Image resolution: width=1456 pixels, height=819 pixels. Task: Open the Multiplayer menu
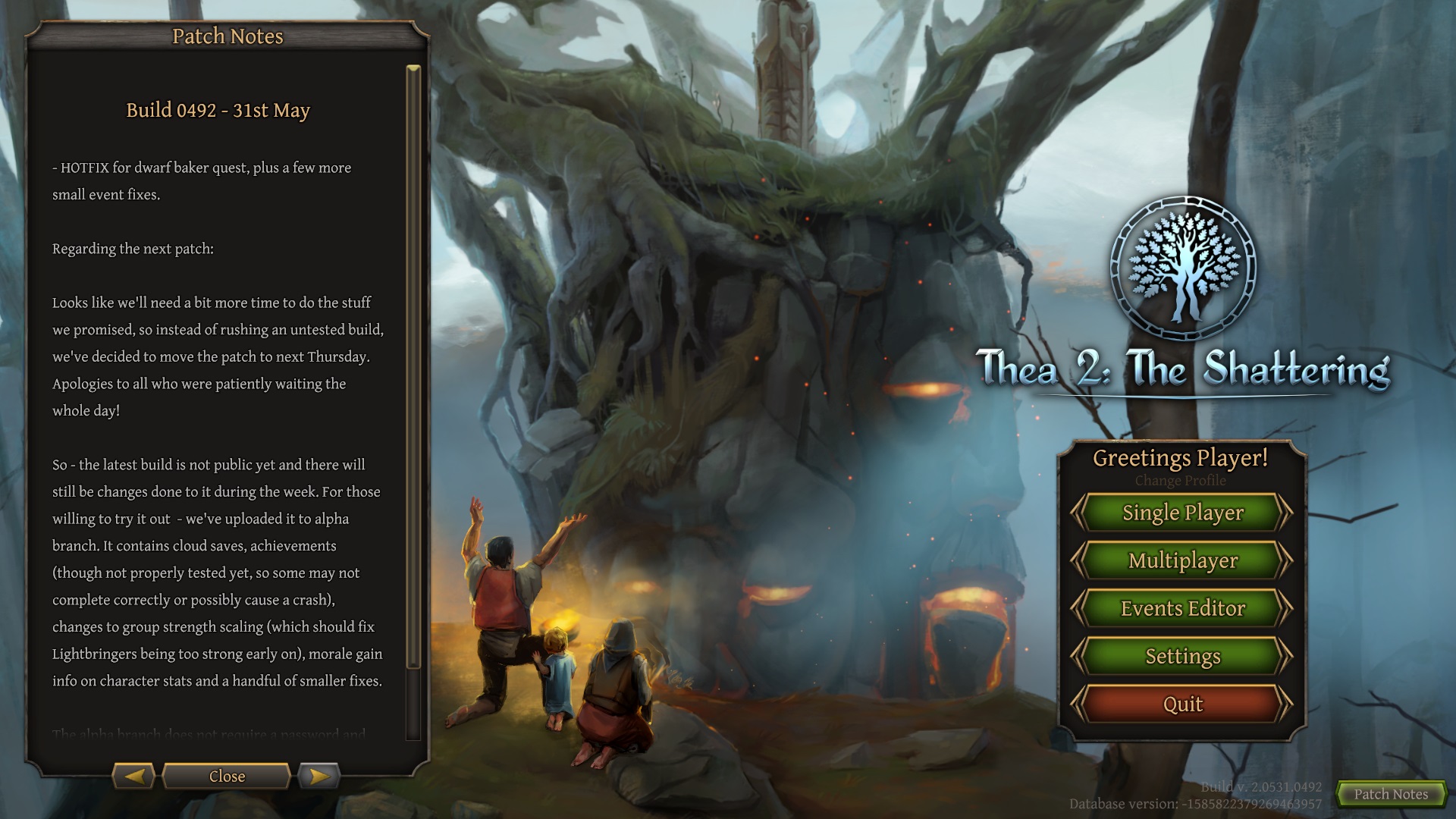pos(1182,560)
